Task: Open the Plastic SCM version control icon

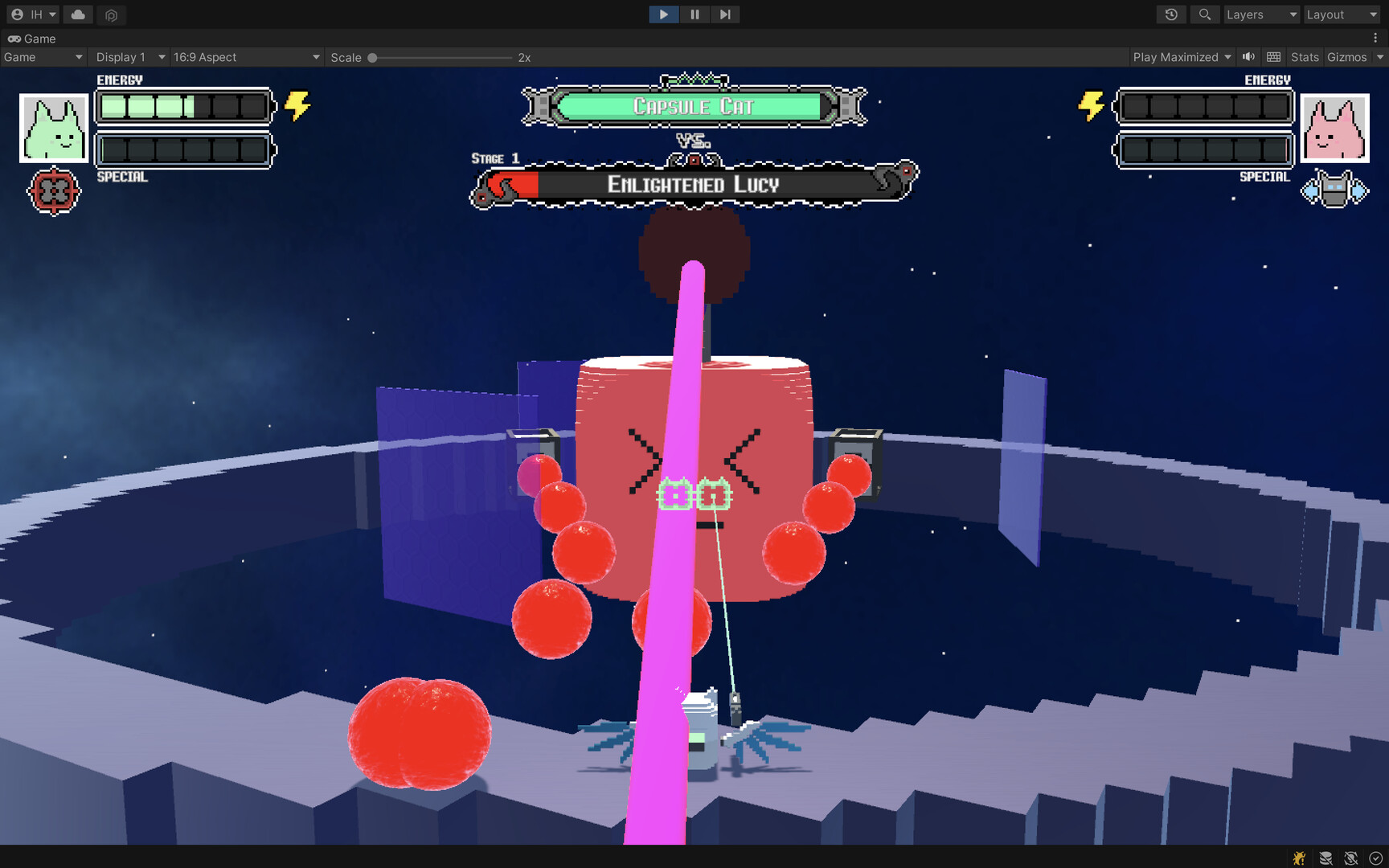Action: (x=111, y=14)
